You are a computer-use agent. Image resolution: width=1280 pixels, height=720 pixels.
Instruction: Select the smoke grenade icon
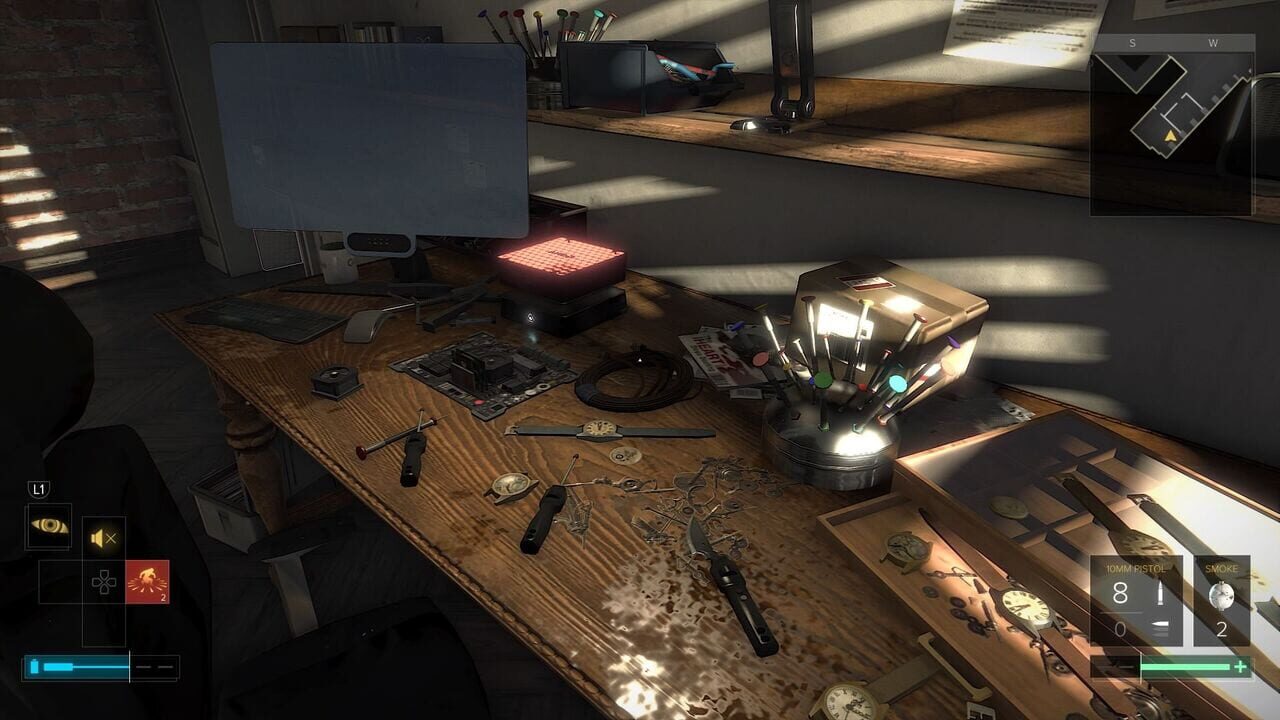pos(1223,595)
